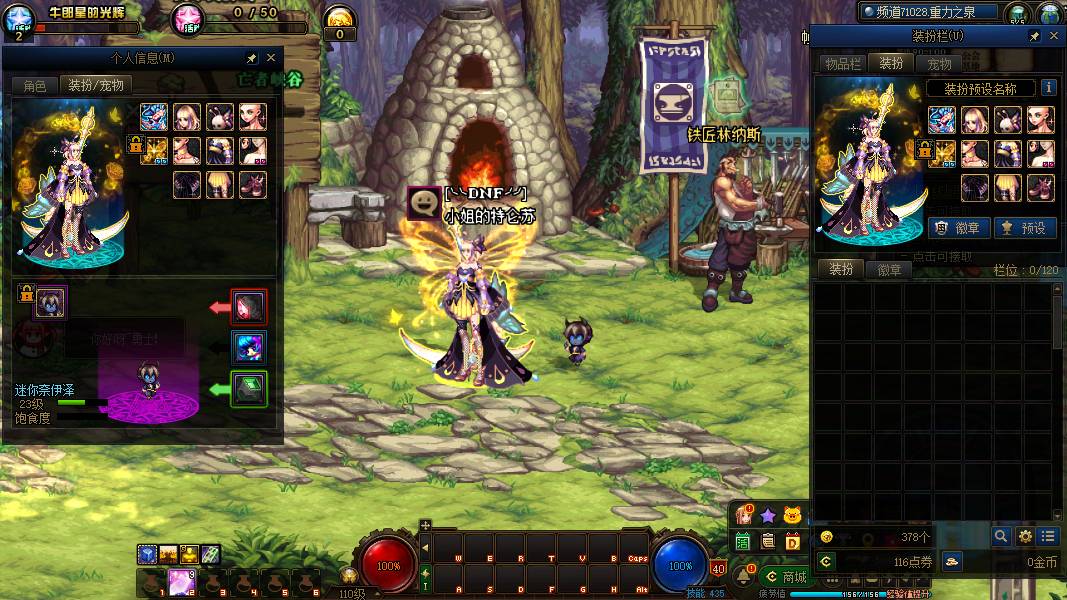Open the 预设 preset button
The height and width of the screenshot is (600, 1067).
1022,228
